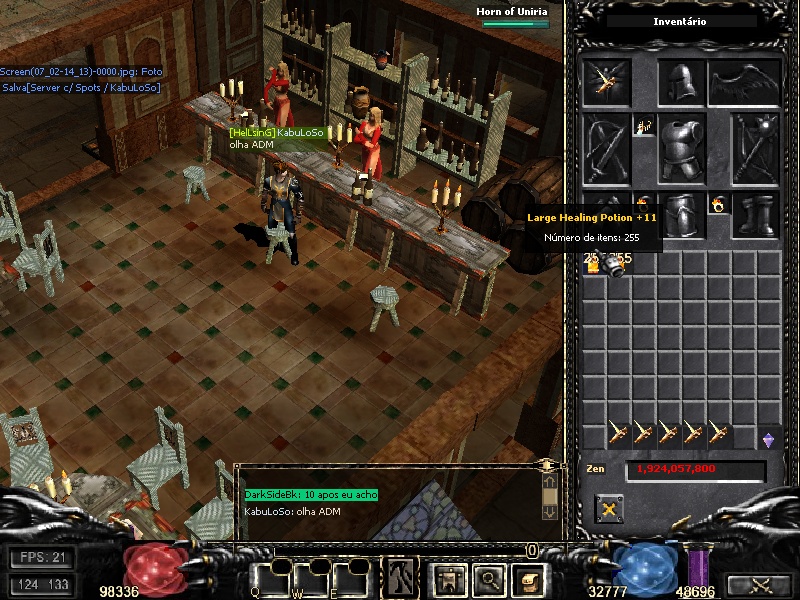The image size is (800, 600).
Task: Close the Inventário panel with the X button
Action: [x=609, y=509]
